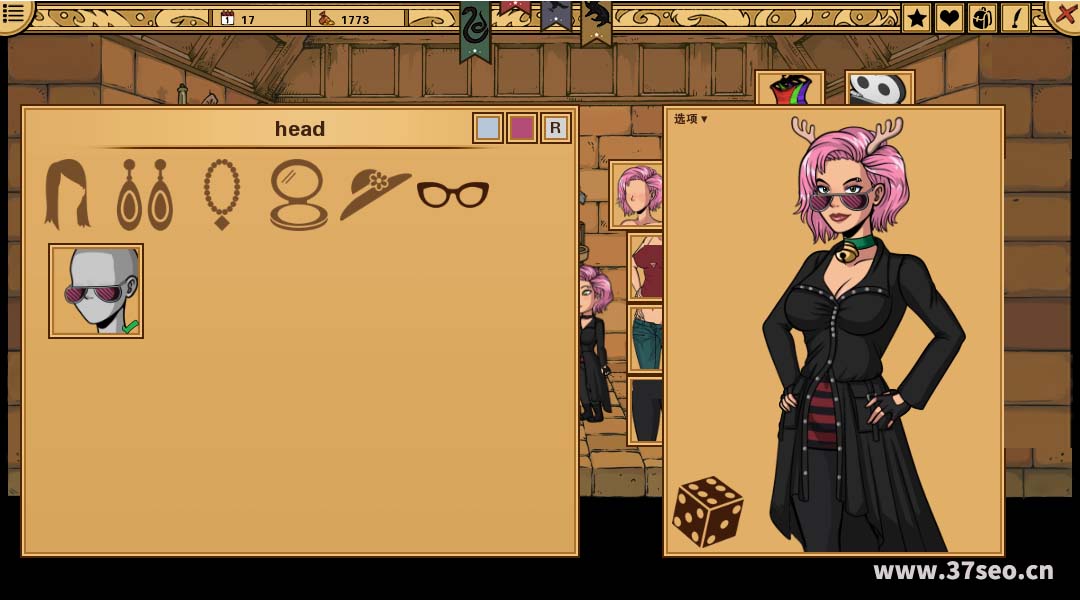Viewport: 1080px width, 600px height.
Task: Open the backpack inventory icon
Action: click(x=982, y=18)
